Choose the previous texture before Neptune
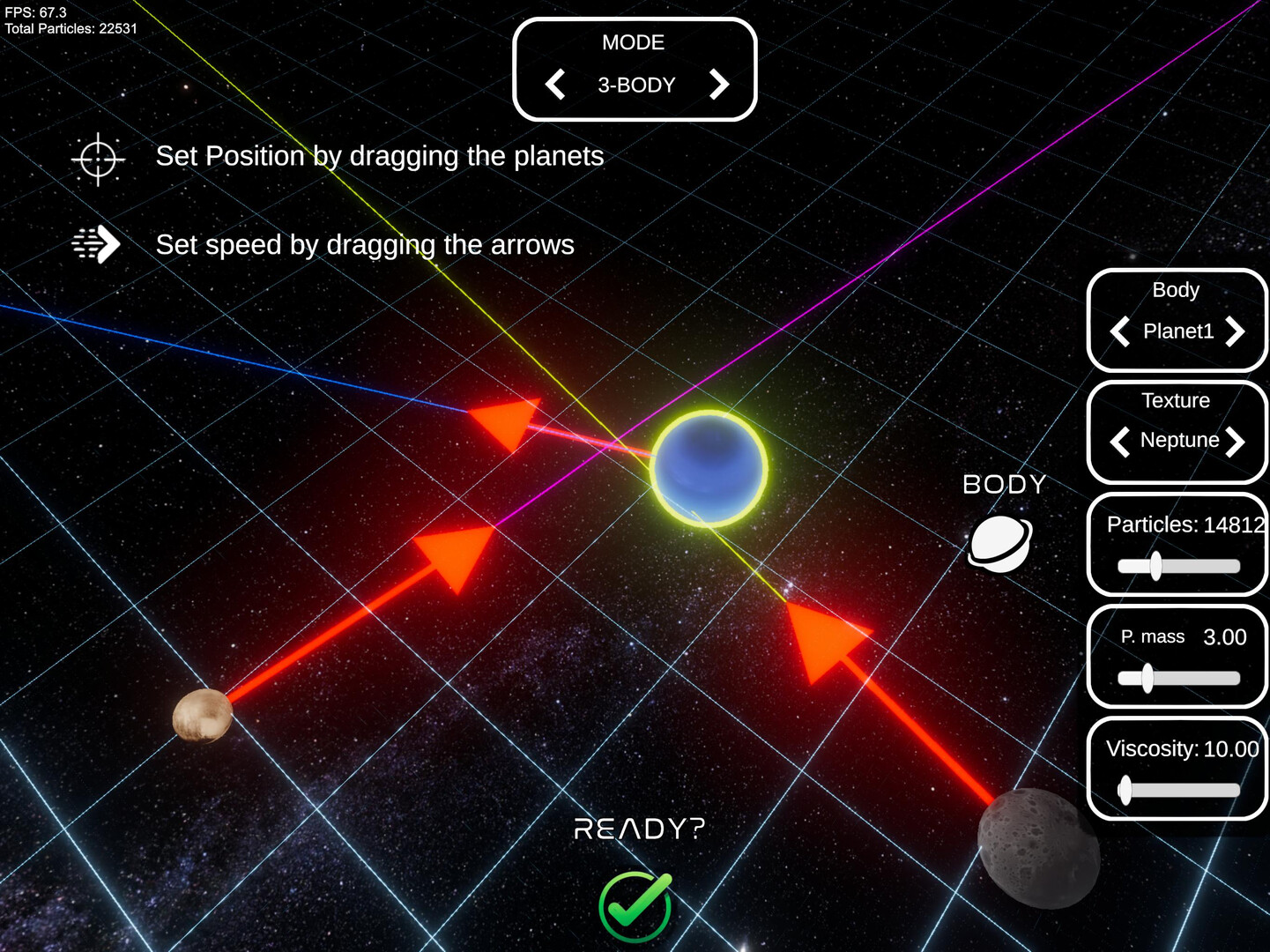Image resolution: width=1270 pixels, height=952 pixels. click(x=1120, y=441)
